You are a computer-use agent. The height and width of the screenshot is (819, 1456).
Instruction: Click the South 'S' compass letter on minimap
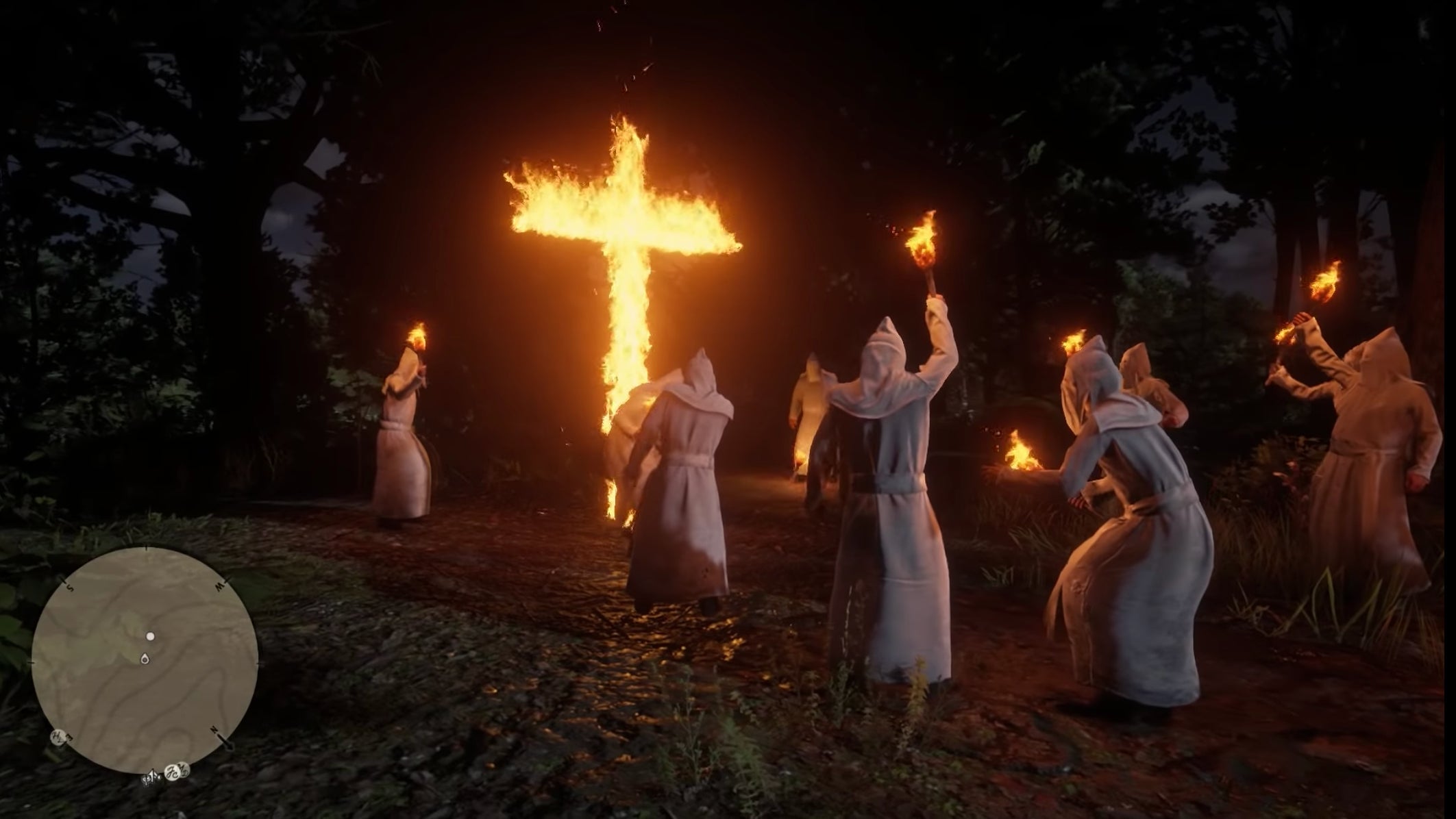click(69, 587)
